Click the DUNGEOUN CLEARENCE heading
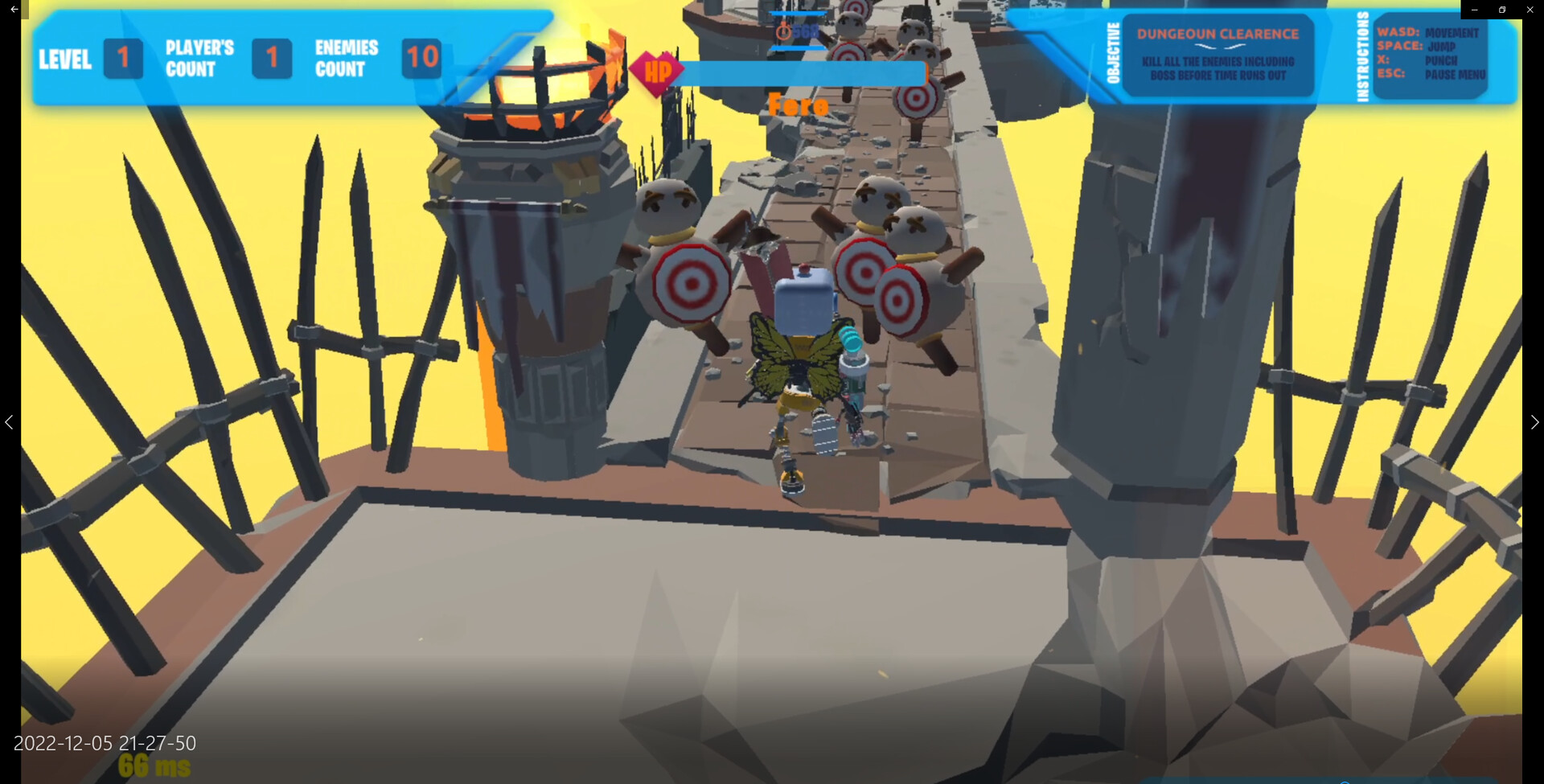Screen dimensions: 1544x784 1218,33
